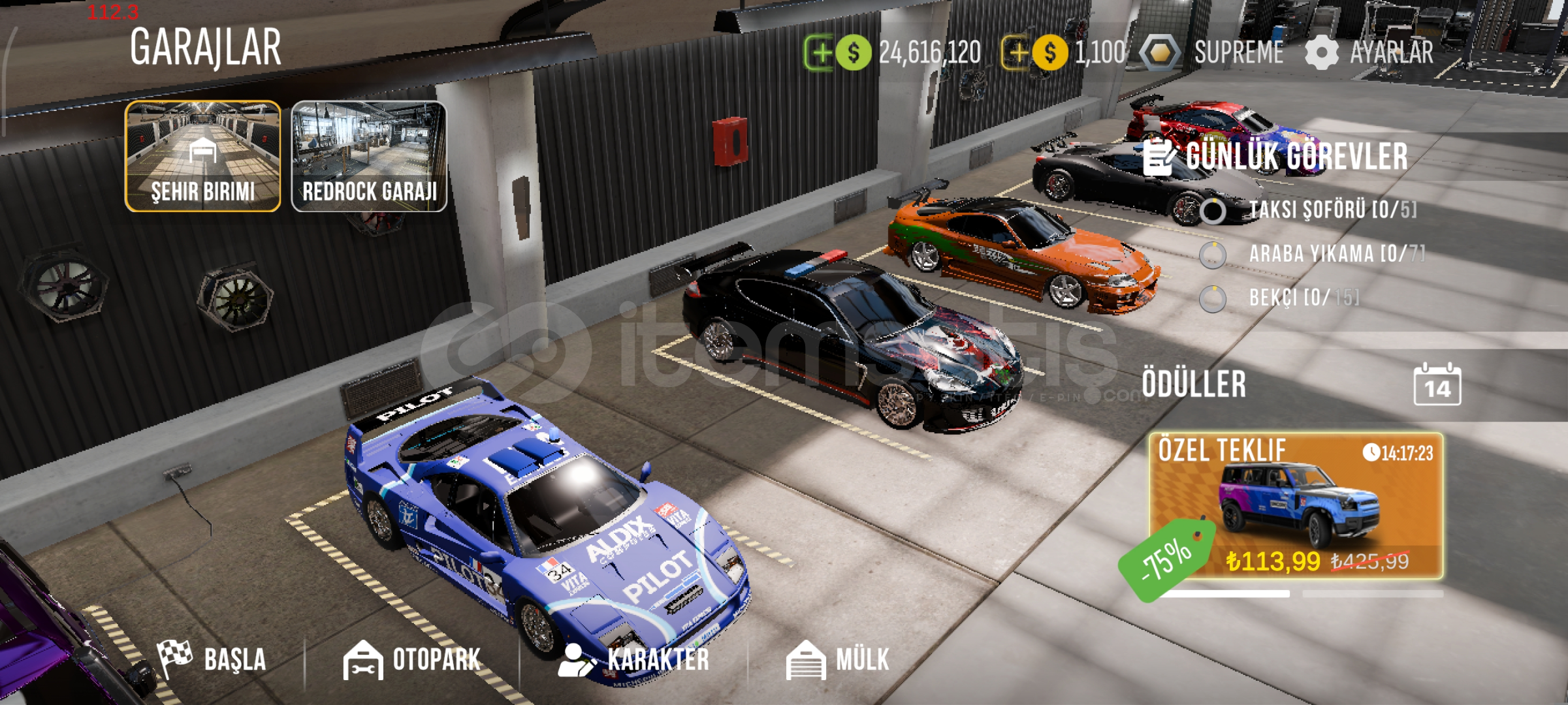This screenshot has height=705, width=1568.
Task: Switch to the Redrock Garajı garage
Action: (x=369, y=156)
